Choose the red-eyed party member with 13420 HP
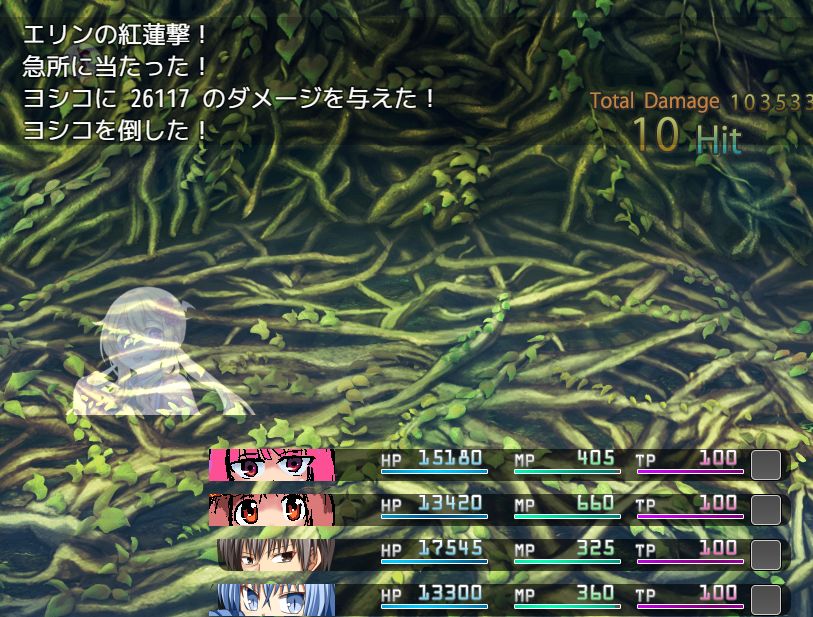 click(270, 509)
